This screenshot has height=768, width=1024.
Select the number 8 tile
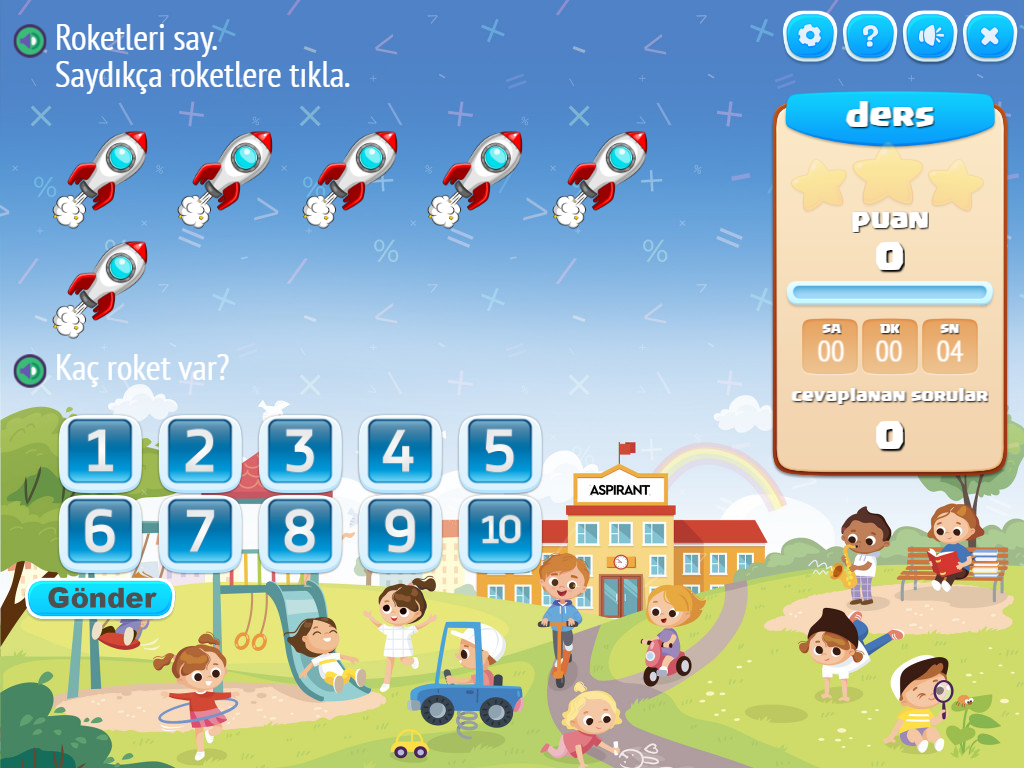click(300, 533)
